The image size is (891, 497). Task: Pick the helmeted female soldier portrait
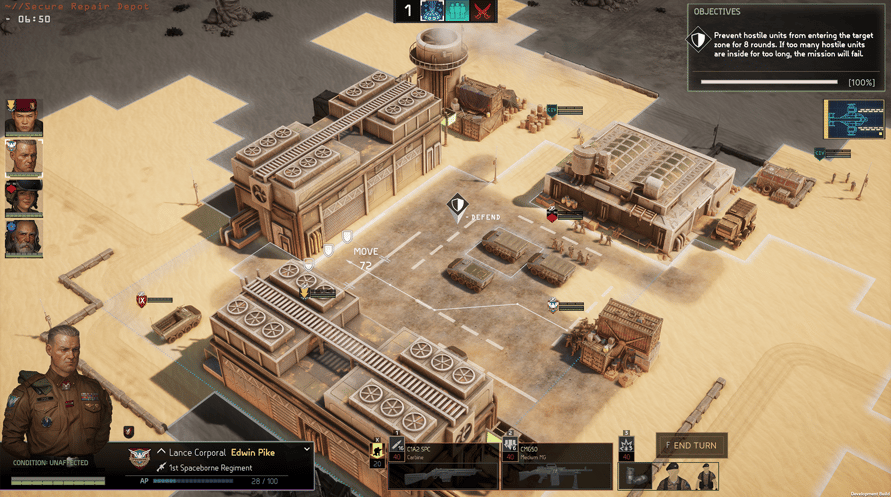pyautogui.click(x=23, y=198)
